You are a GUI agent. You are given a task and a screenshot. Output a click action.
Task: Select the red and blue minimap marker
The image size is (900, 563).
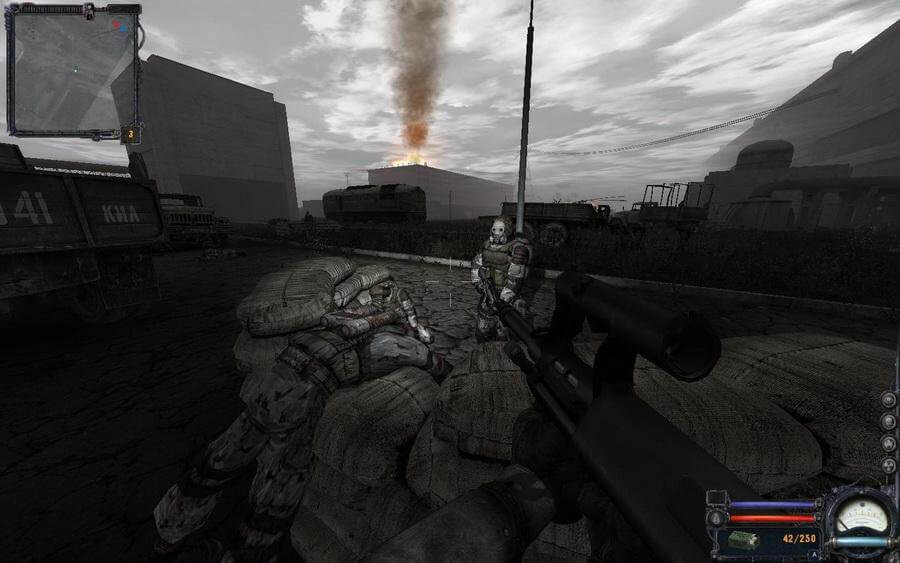[x=118, y=24]
